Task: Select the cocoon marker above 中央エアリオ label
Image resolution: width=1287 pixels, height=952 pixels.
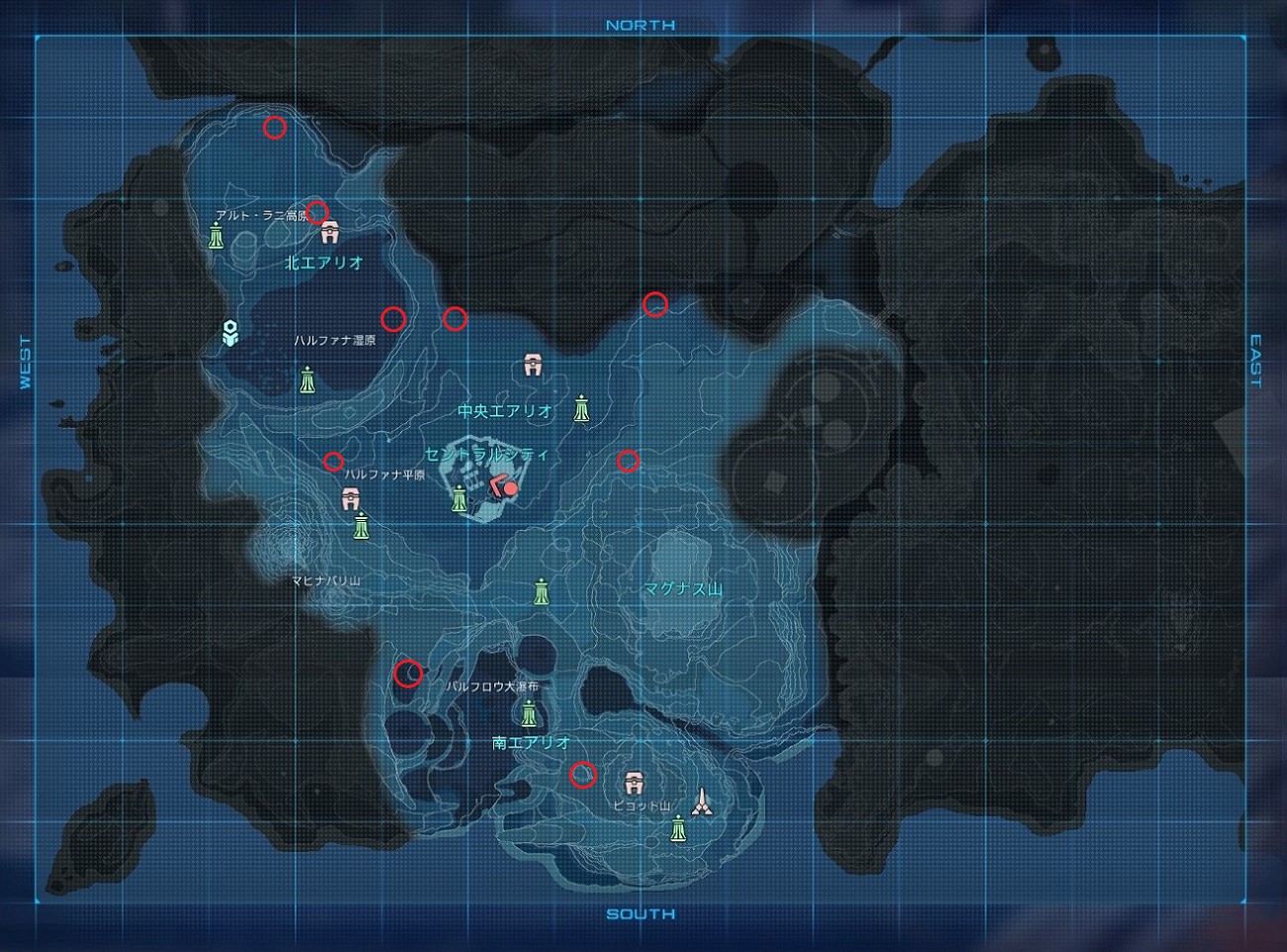Action: click(x=534, y=366)
